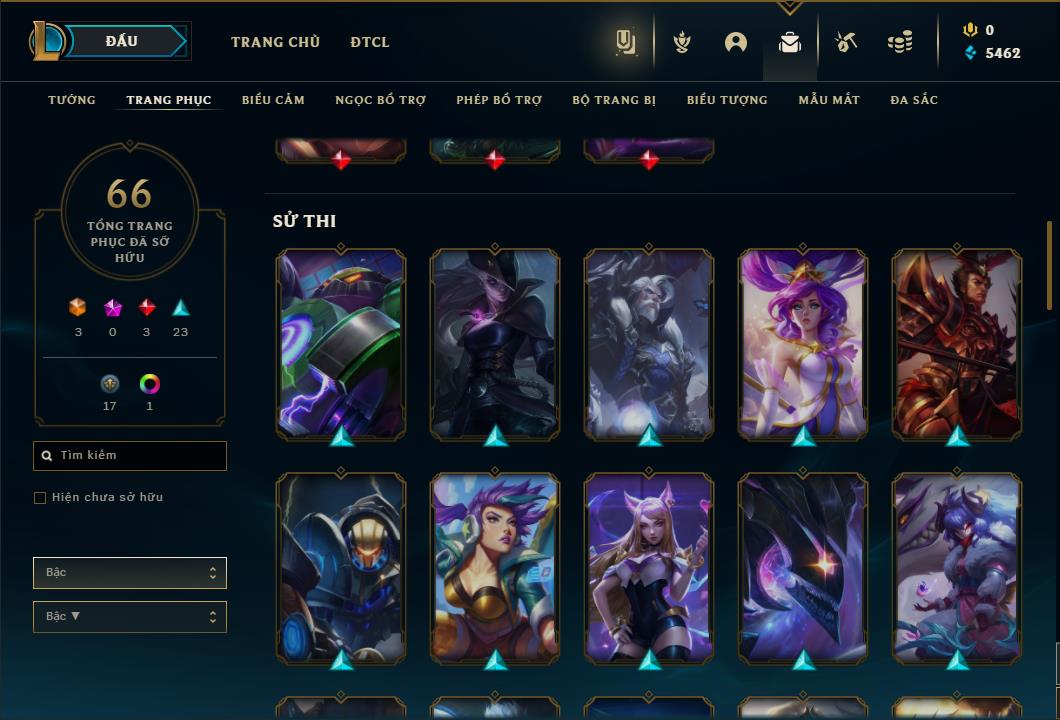Image resolution: width=1060 pixels, height=720 pixels.
Task: Switch to the PHÉP BỔ TRỢ tab
Action: click(x=499, y=100)
